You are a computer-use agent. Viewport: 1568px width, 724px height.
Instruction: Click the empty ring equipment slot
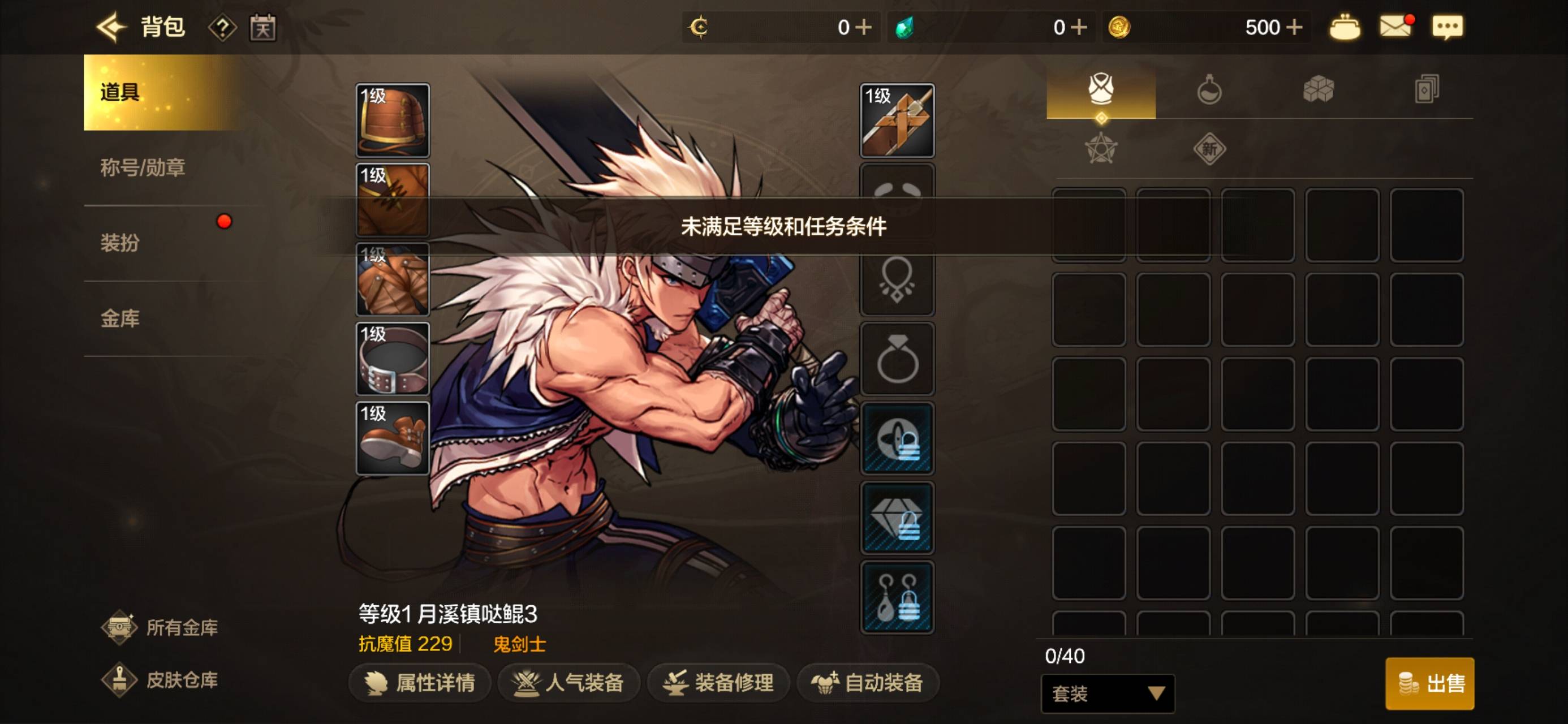coord(897,359)
